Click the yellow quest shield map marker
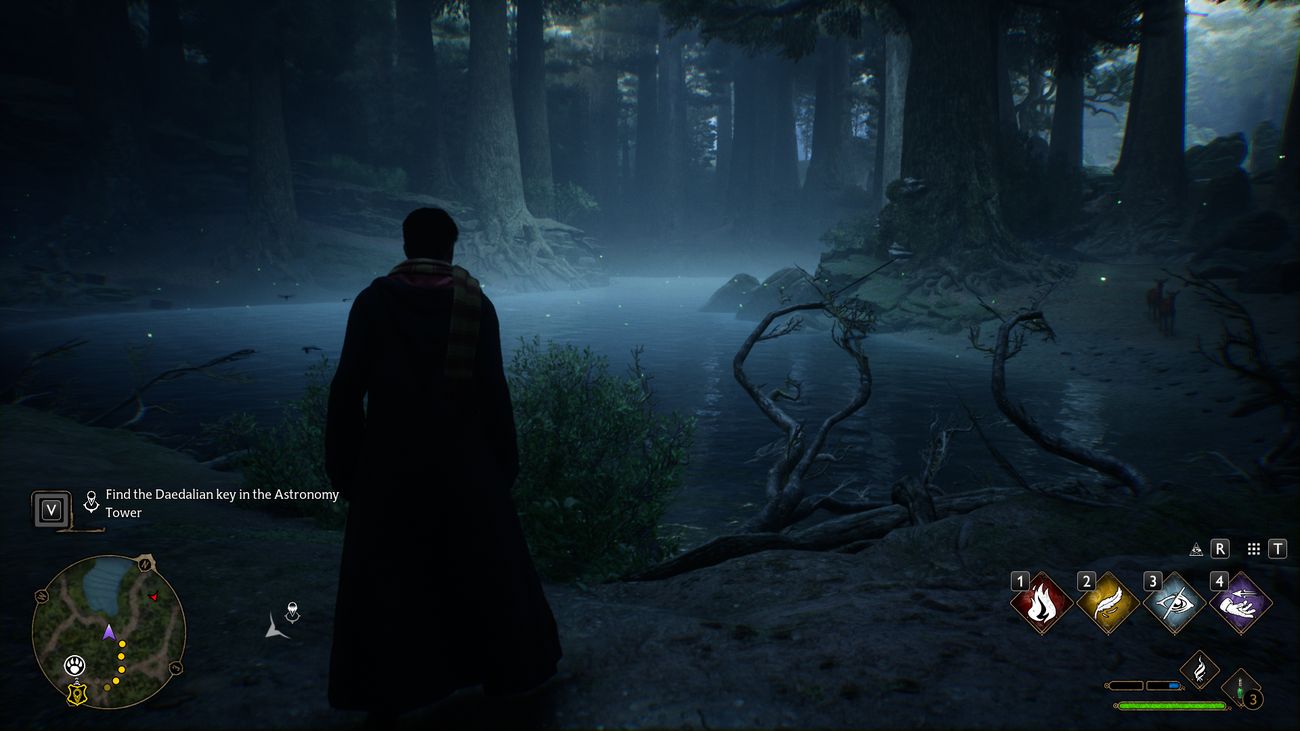Image resolution: width=1300 pixels, height=731 pixels. [x=76, y=693]
